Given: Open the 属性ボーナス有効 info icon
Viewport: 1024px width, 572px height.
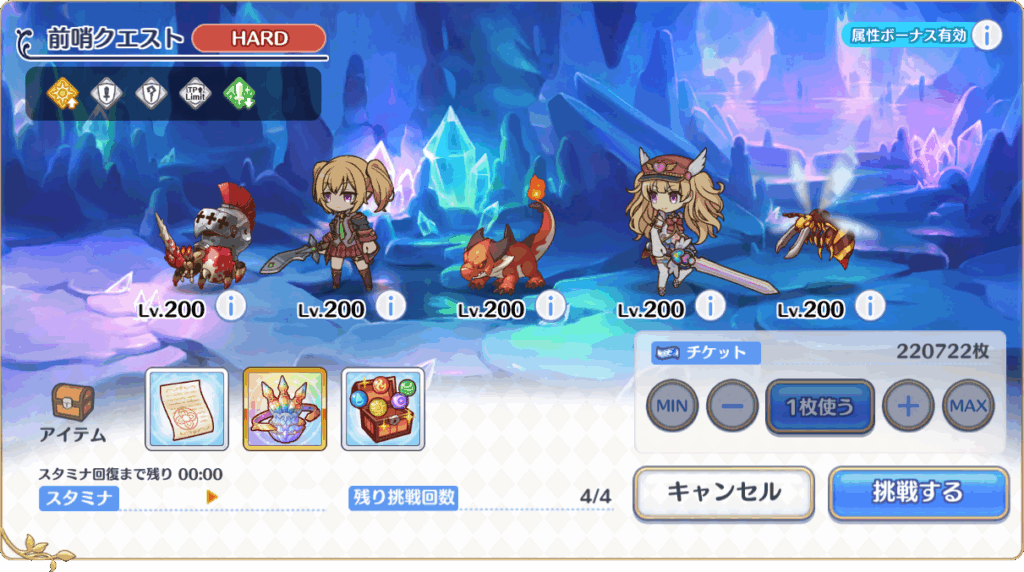Looking at the screenshot, I should coord(986,35).
